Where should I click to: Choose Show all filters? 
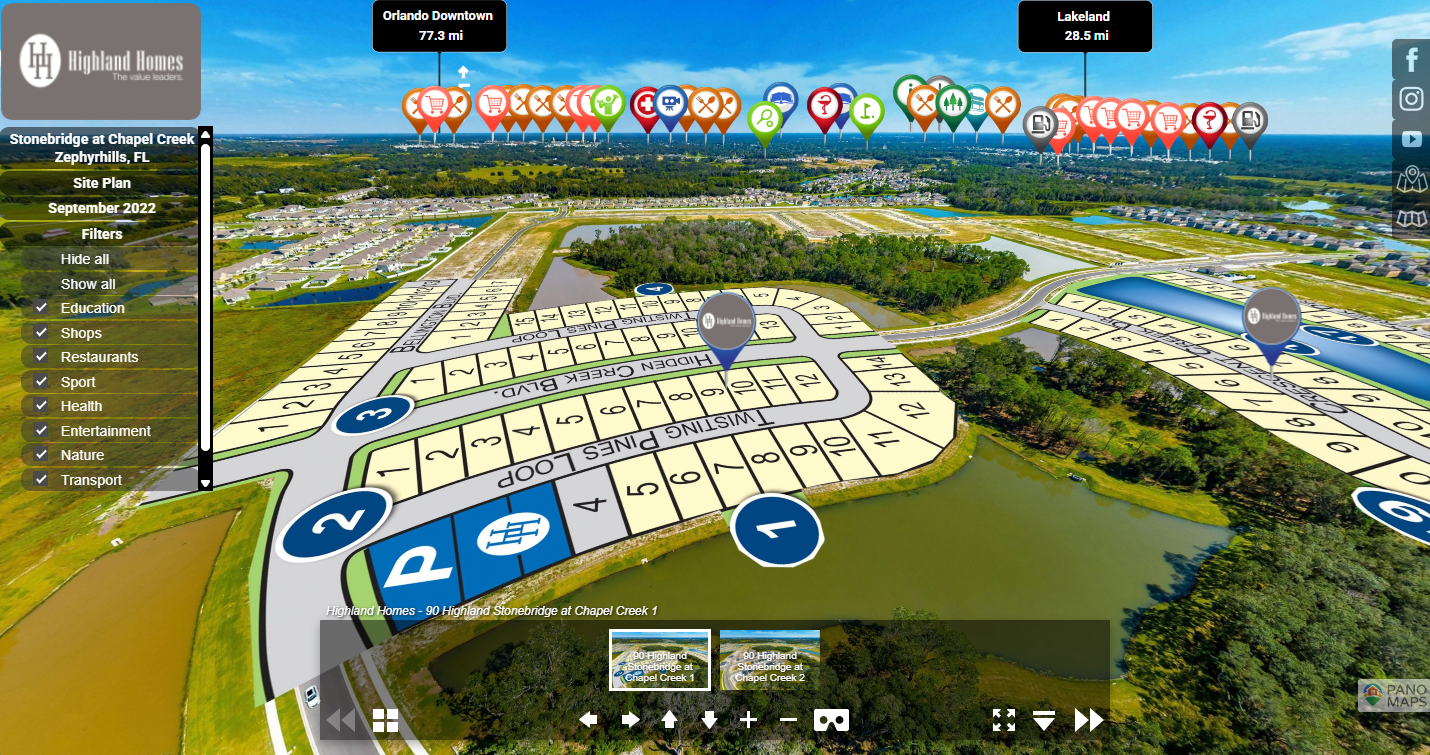pos(88,284)
